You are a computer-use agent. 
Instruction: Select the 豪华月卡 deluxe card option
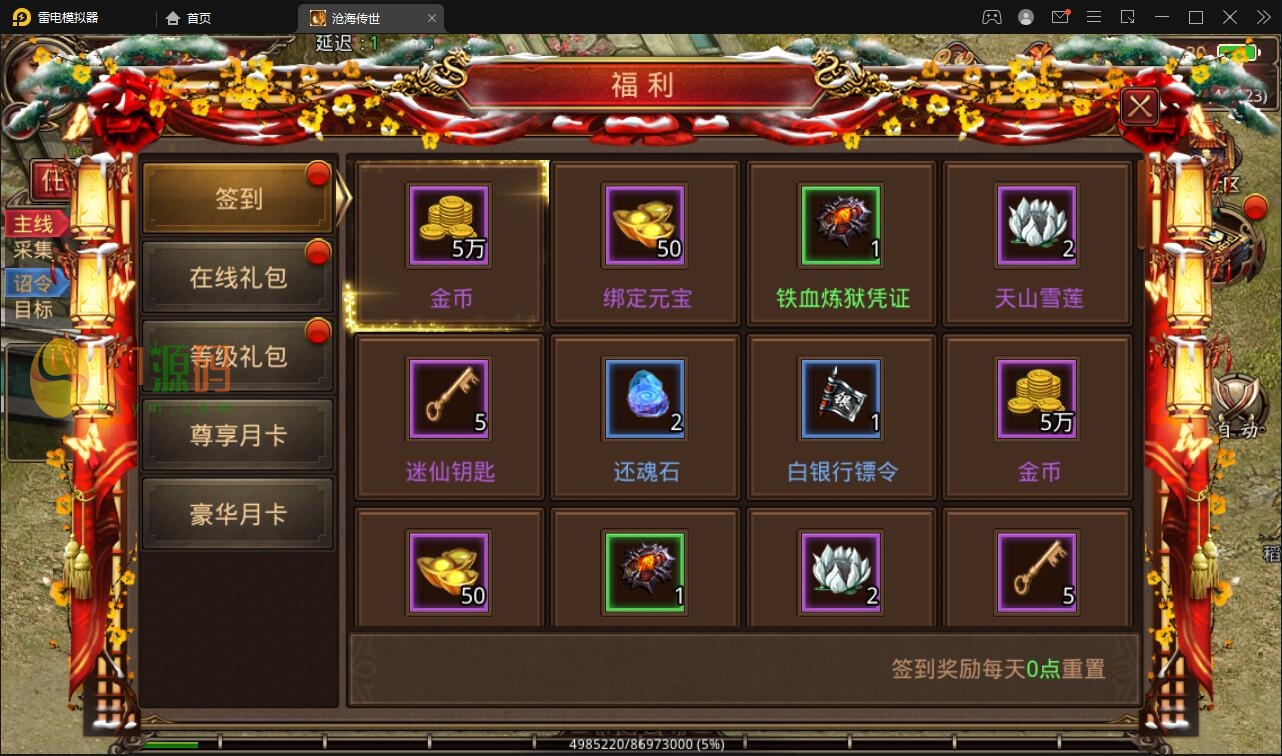click(237, 512)
